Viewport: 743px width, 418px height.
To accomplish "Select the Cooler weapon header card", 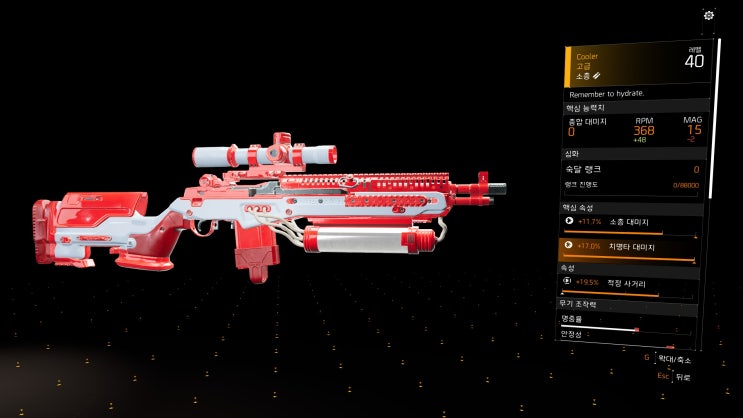I will (x=635, y=64).
